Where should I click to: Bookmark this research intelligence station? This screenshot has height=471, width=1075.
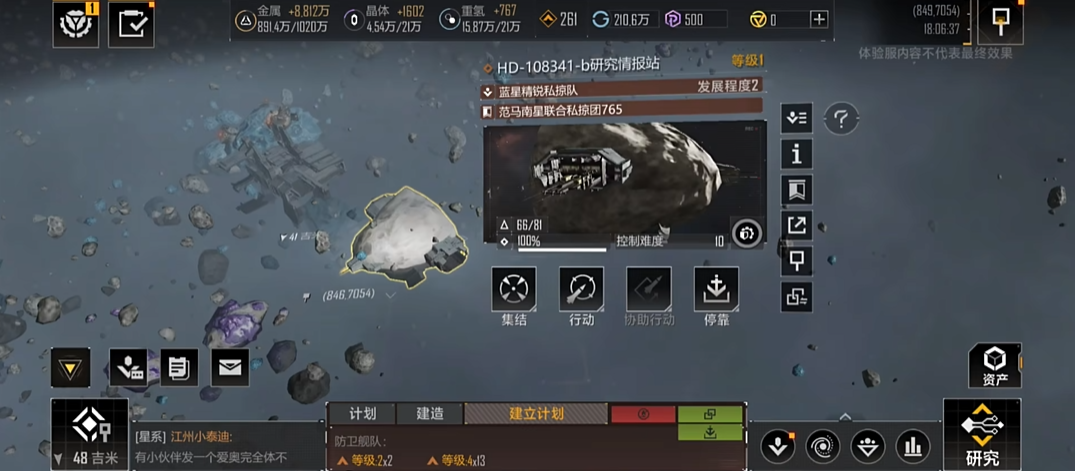796,190
